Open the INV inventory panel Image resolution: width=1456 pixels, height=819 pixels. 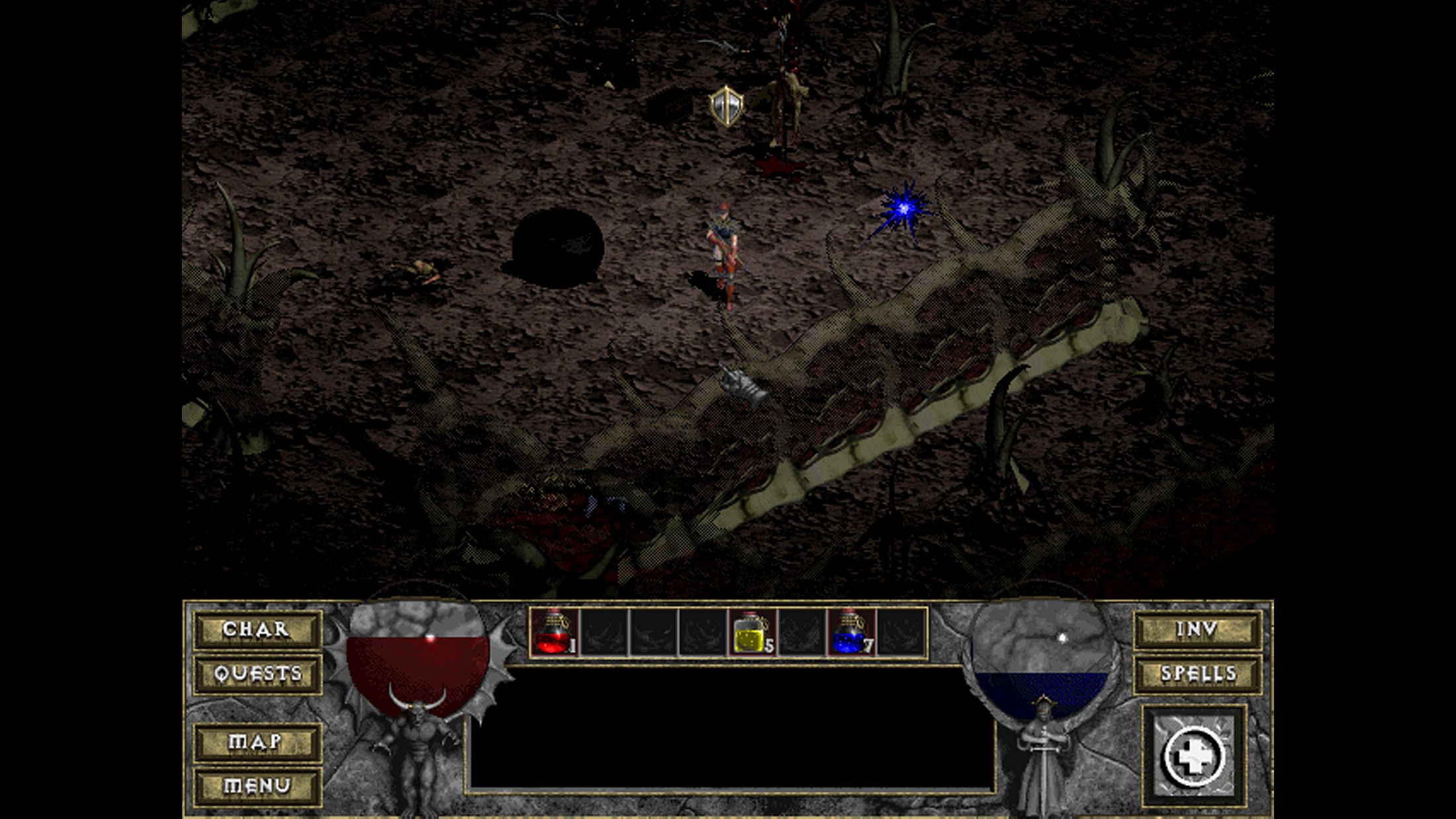coord(1197,629)
